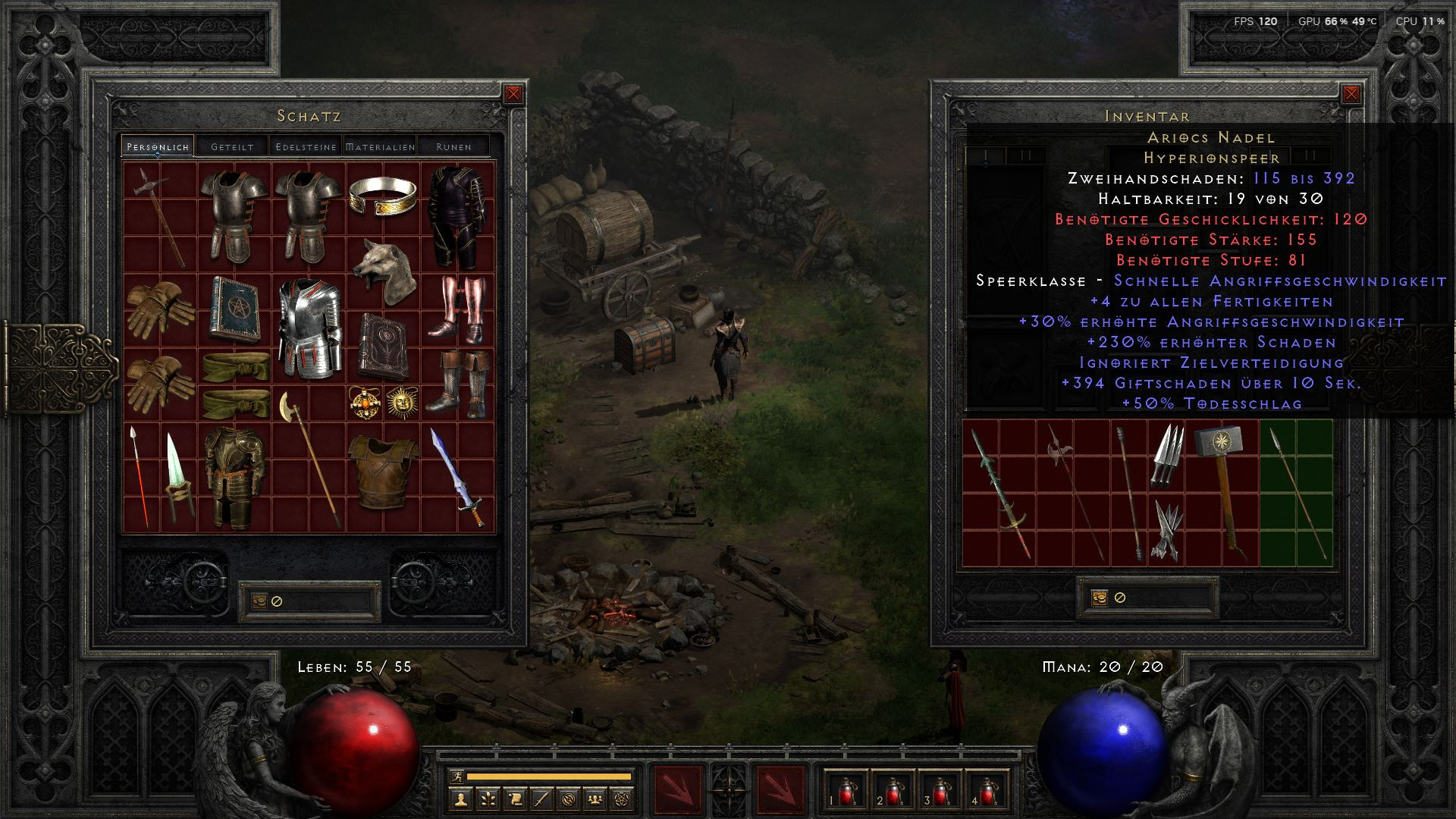Open the Edelsteine stash tab
The height and width of the screenshot is (819, 1456).
tap(306, 146)
